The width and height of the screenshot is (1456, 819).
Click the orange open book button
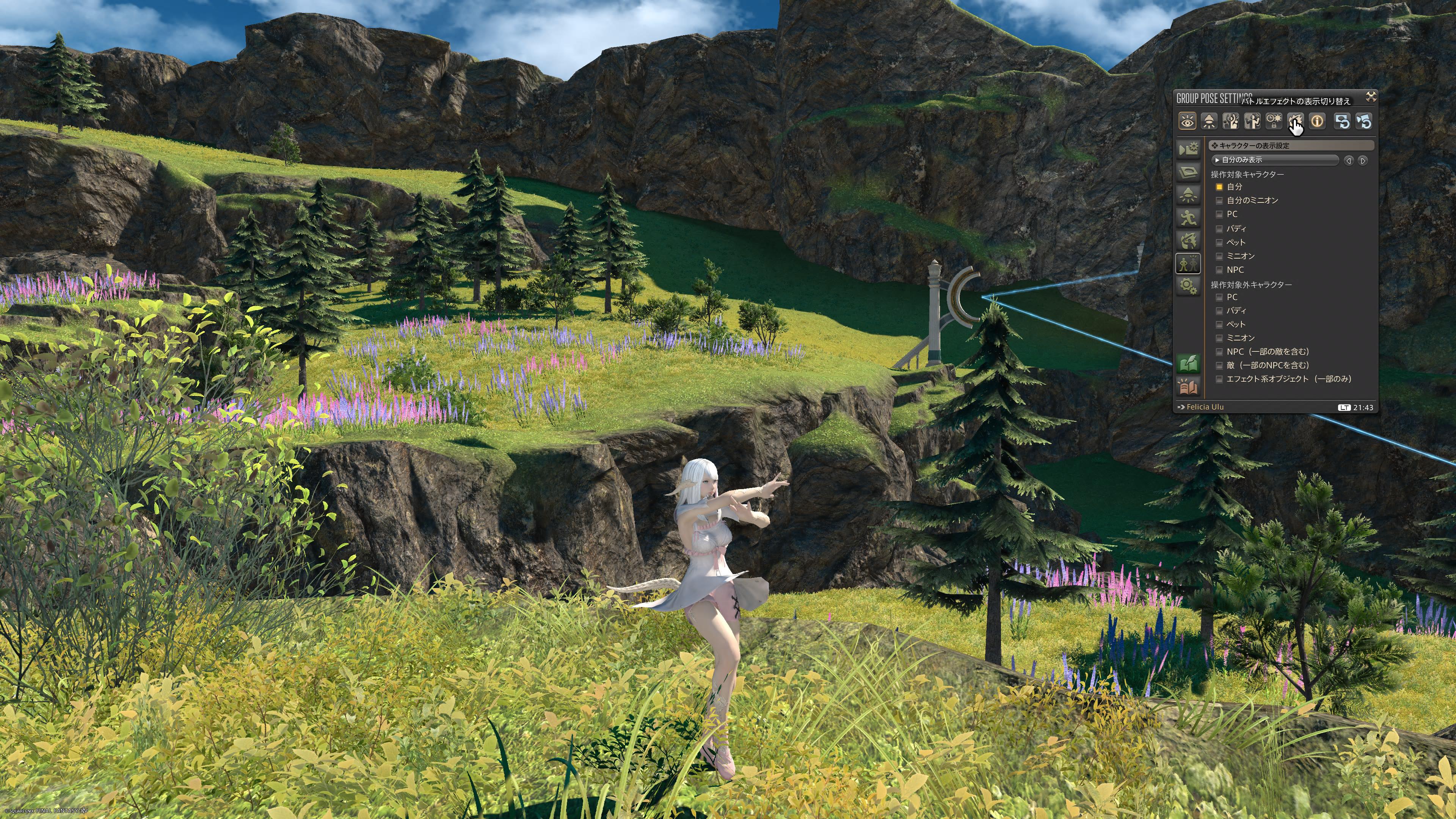point(1188,387)
